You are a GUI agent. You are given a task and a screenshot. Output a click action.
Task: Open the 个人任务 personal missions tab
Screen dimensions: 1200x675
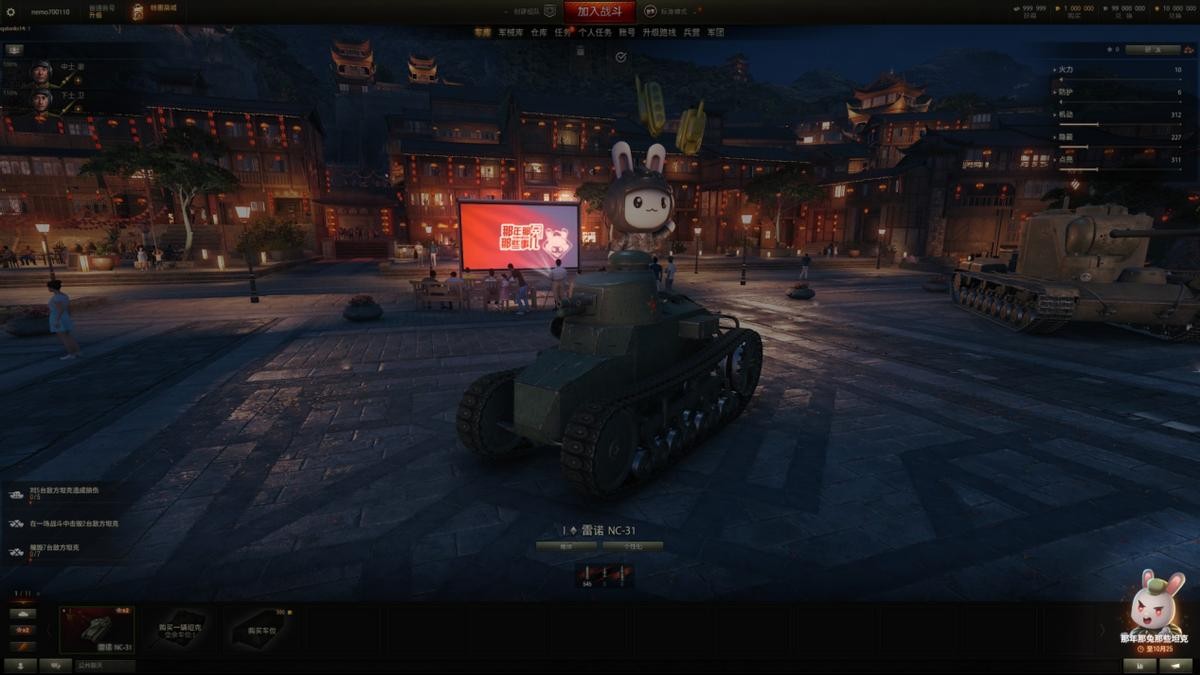click(x=595, y=32)
